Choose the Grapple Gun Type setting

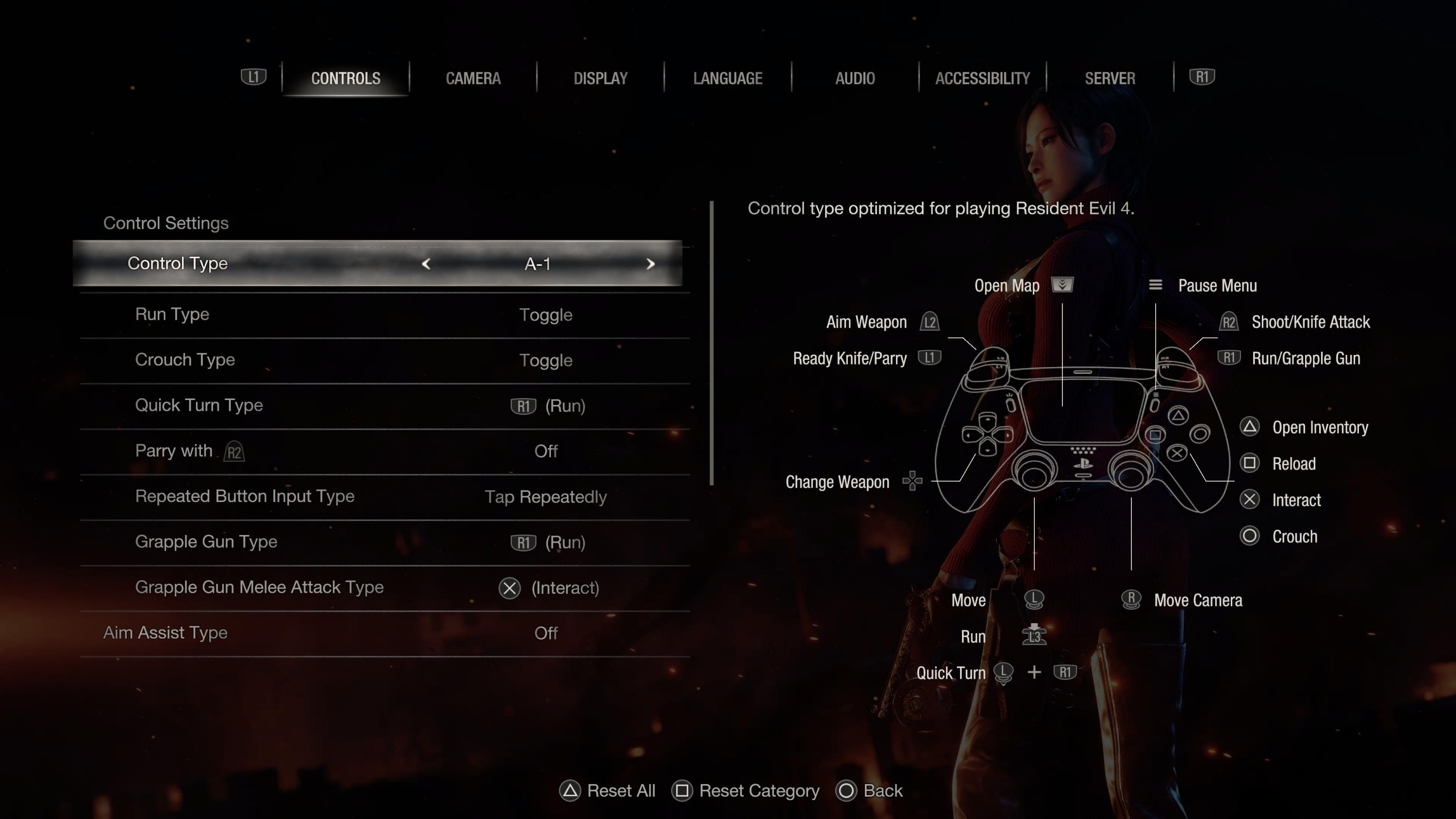click(384, 542)
